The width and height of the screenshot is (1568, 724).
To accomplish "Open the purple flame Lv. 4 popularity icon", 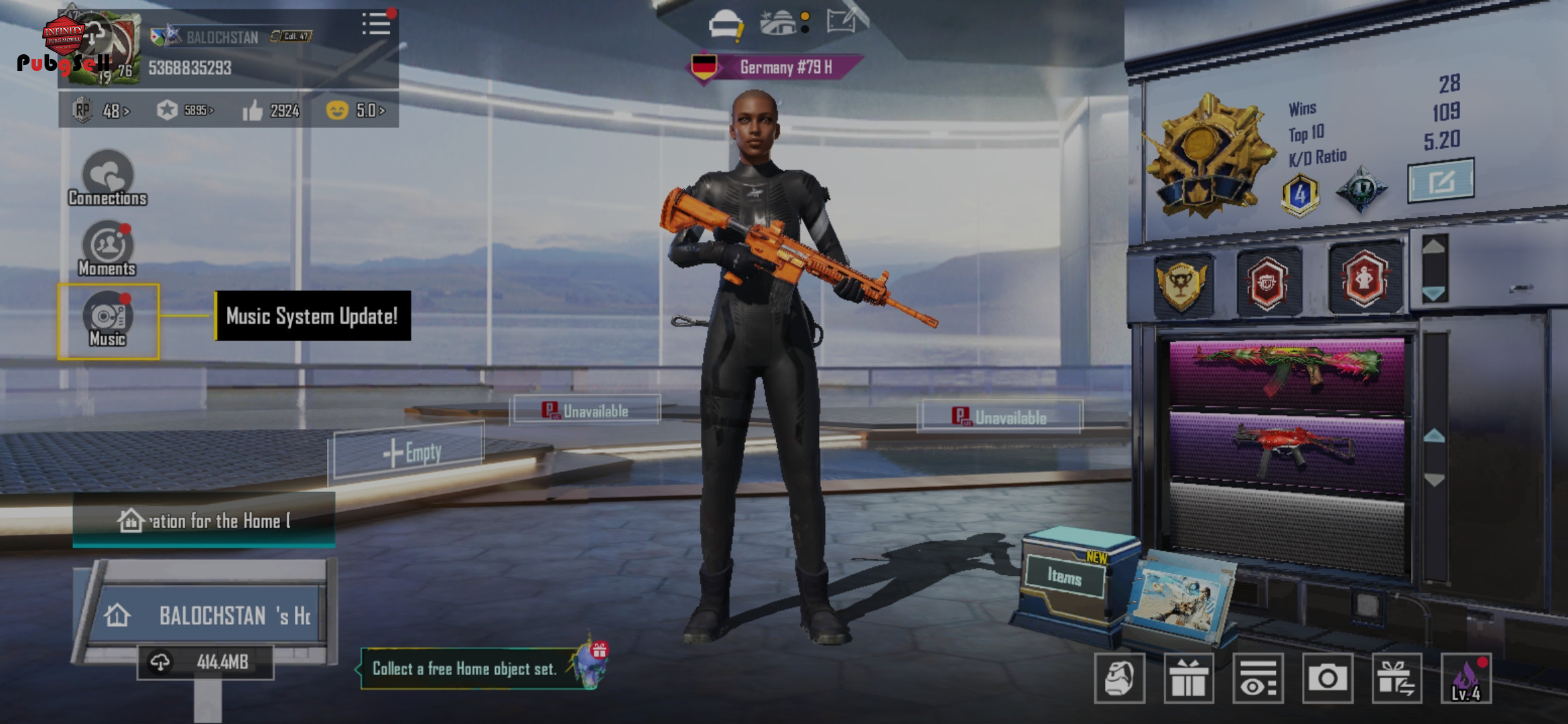I will [1466, 678].
